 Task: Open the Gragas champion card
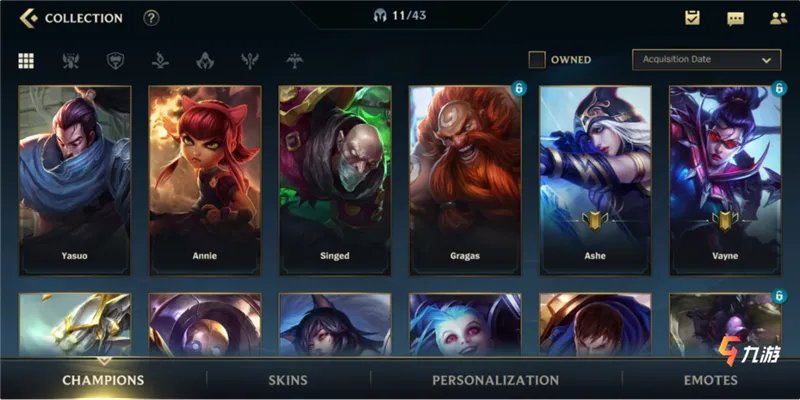point(465,178)
